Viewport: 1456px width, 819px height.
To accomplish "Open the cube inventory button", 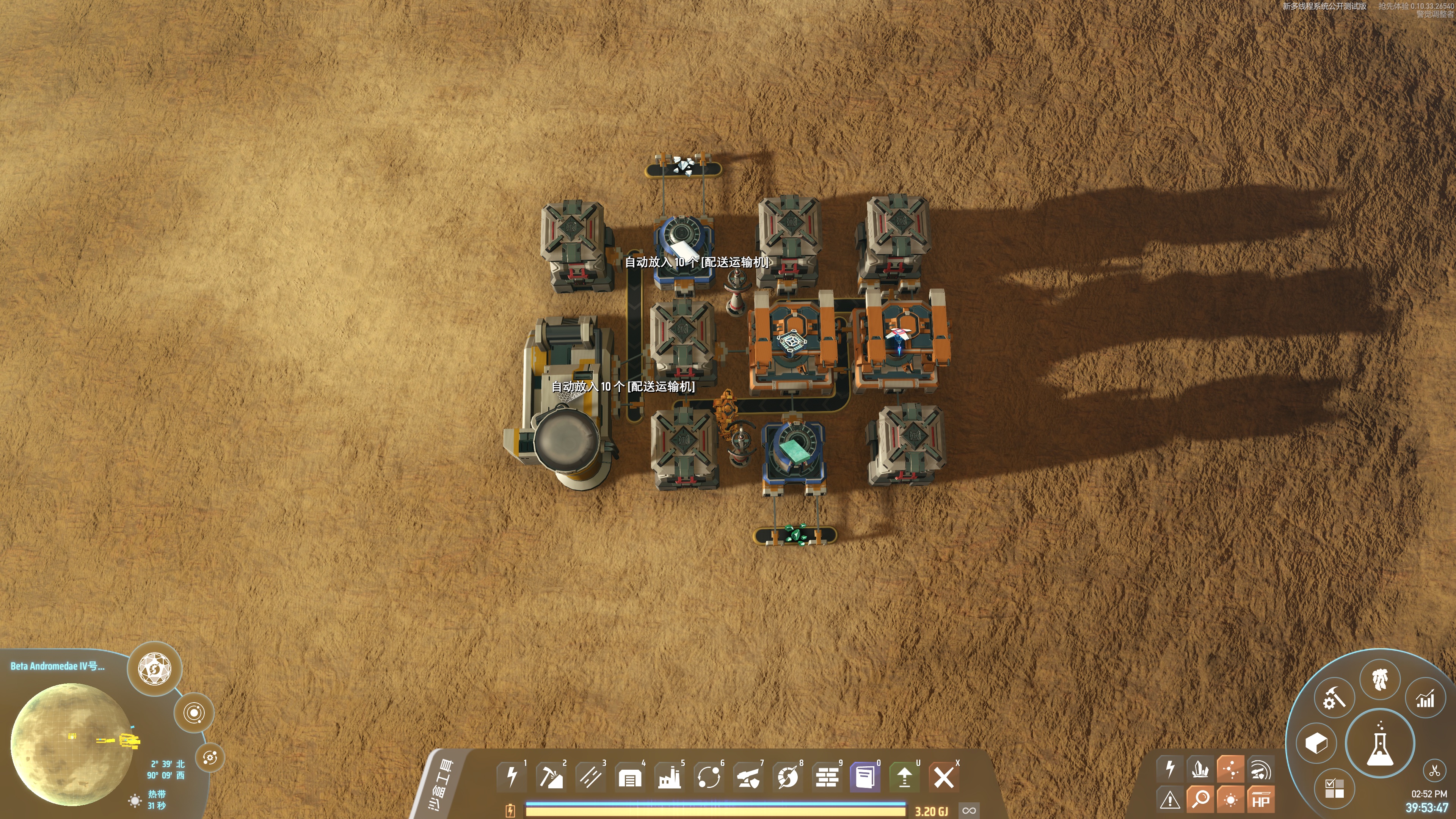I will pyautogui.click(x=1316, y=743).
